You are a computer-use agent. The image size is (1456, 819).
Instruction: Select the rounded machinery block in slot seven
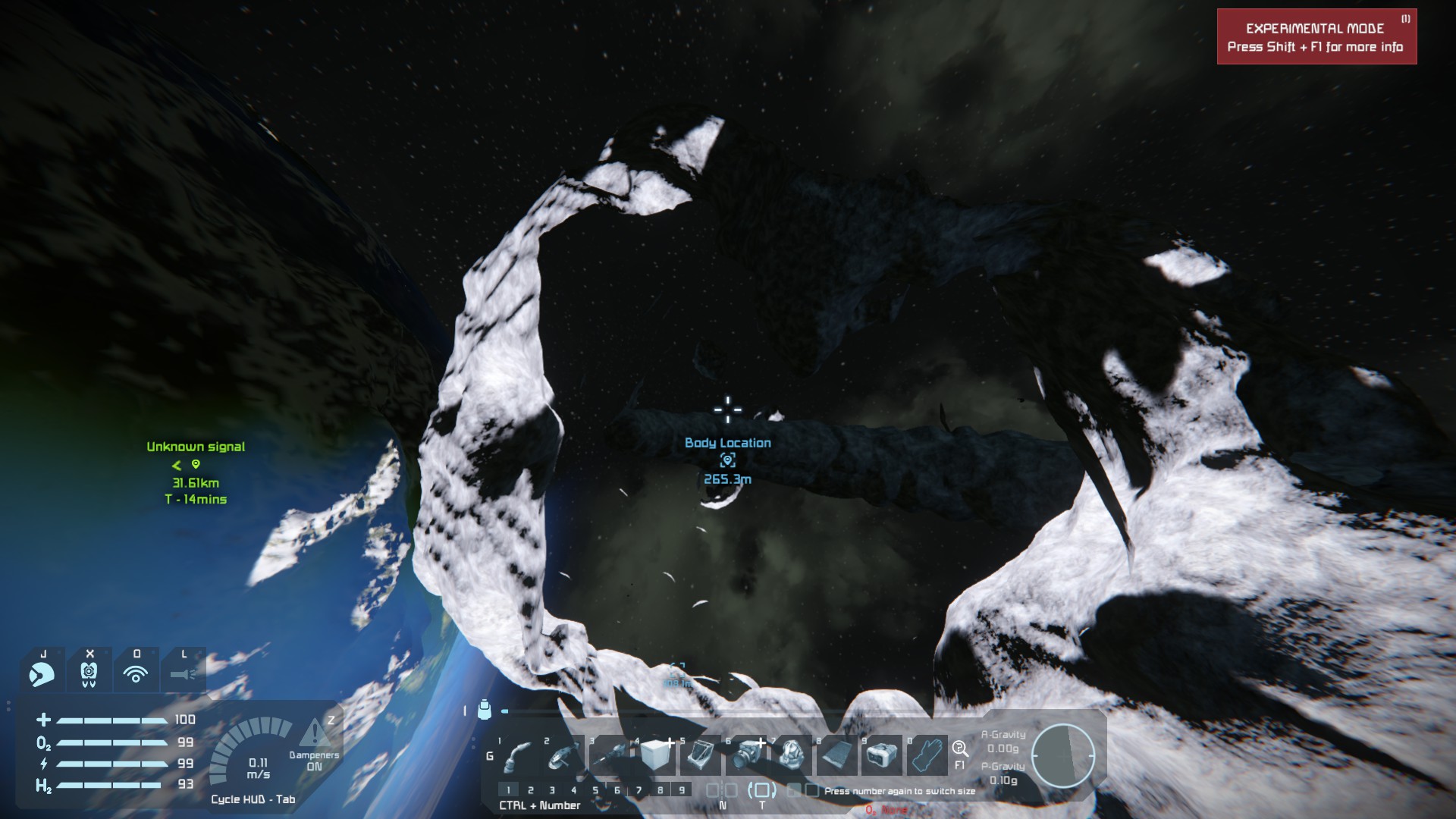pyautogui.click(x=792, y=755)
